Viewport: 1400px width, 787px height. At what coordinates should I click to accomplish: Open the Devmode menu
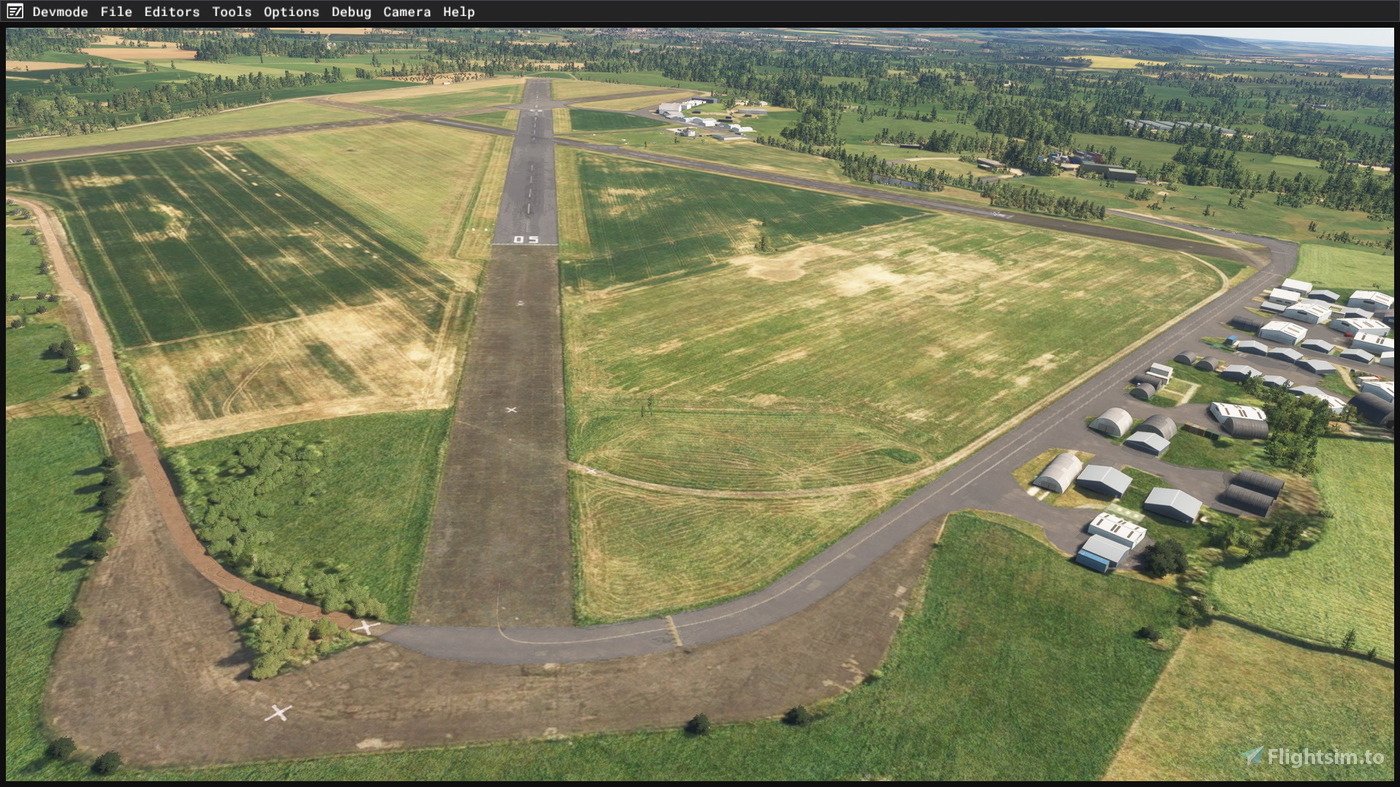pyautogui.click(x=60, y=12)
